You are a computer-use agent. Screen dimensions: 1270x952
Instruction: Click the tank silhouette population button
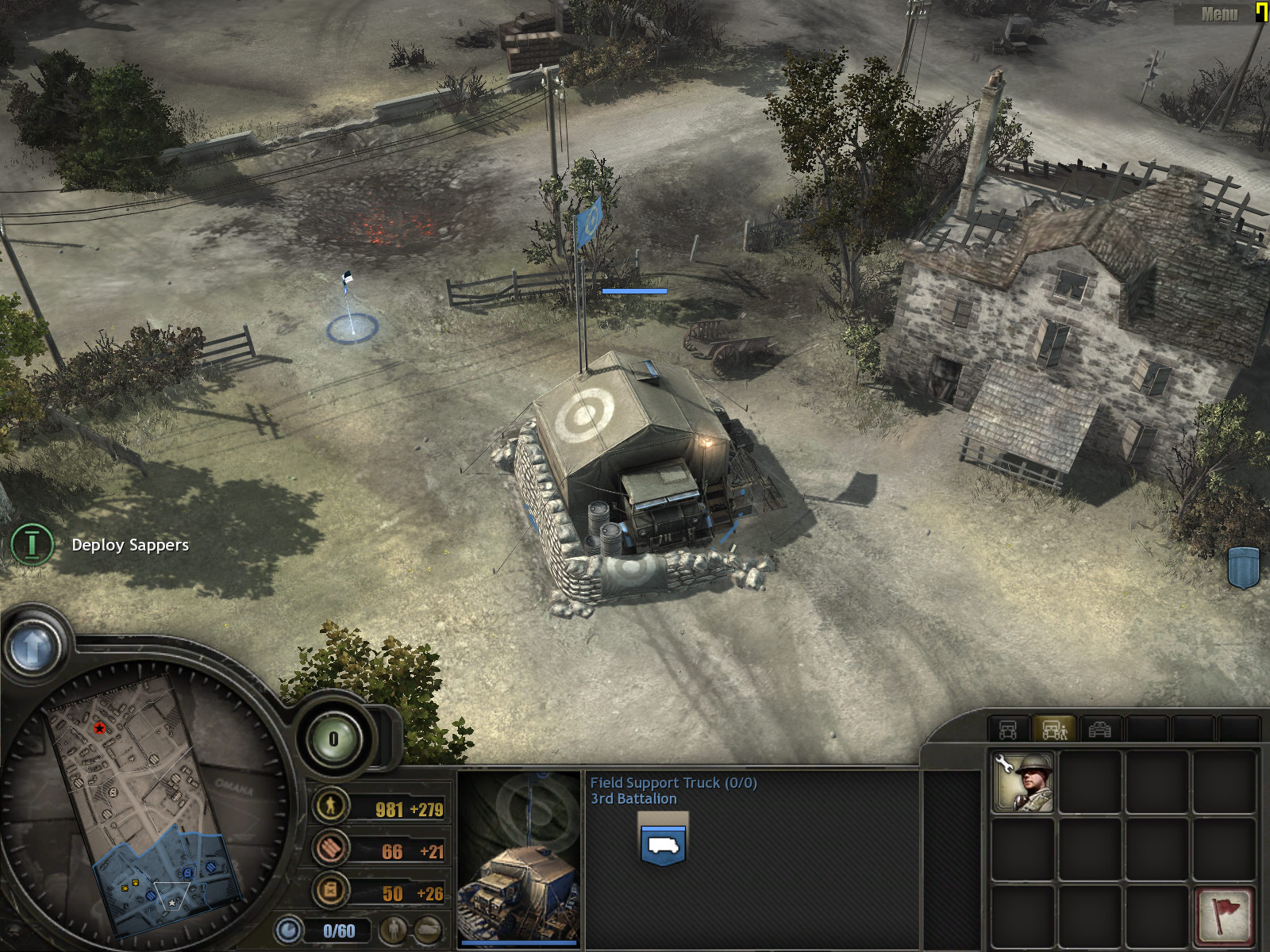pos(427,930)
